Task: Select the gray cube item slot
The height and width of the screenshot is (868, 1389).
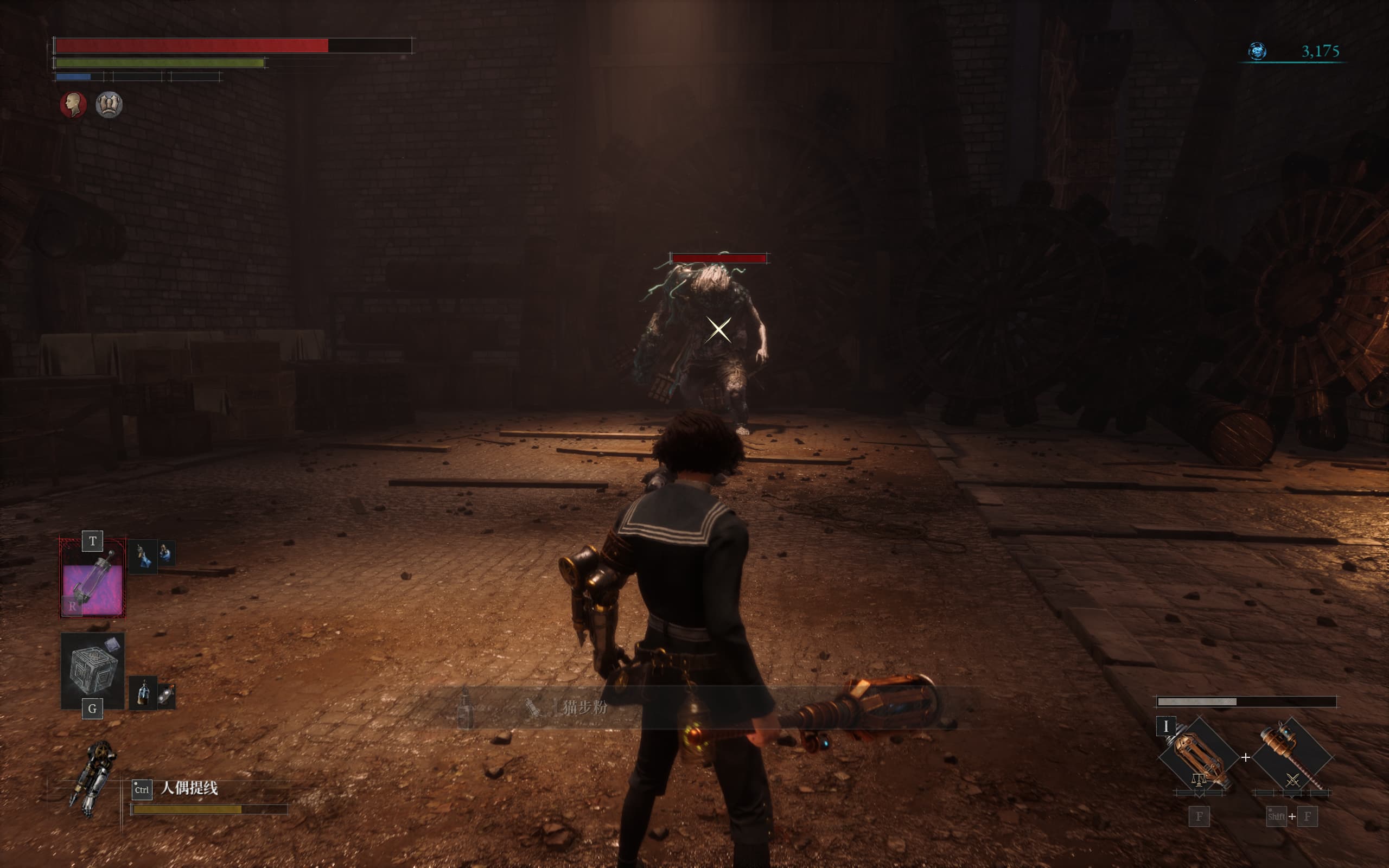Action: [92, 670]
